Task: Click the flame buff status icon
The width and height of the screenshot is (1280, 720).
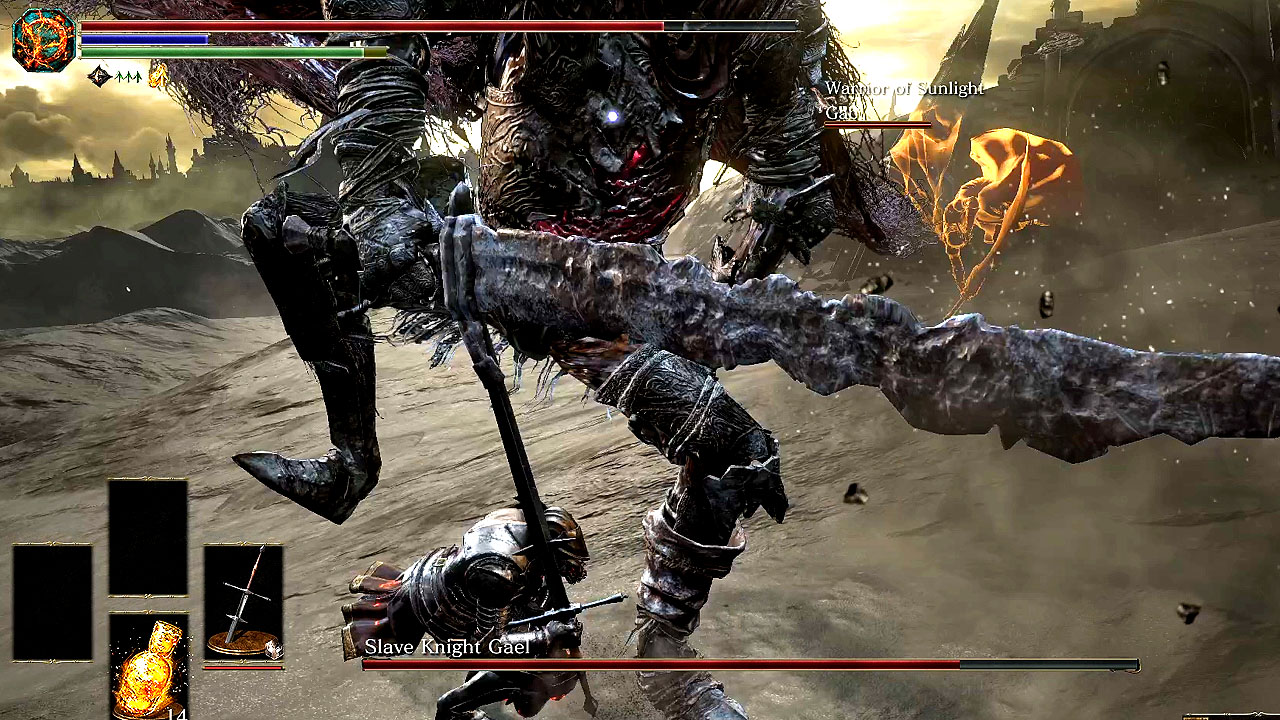Action: pyautogui.click(x=157, y=75)
